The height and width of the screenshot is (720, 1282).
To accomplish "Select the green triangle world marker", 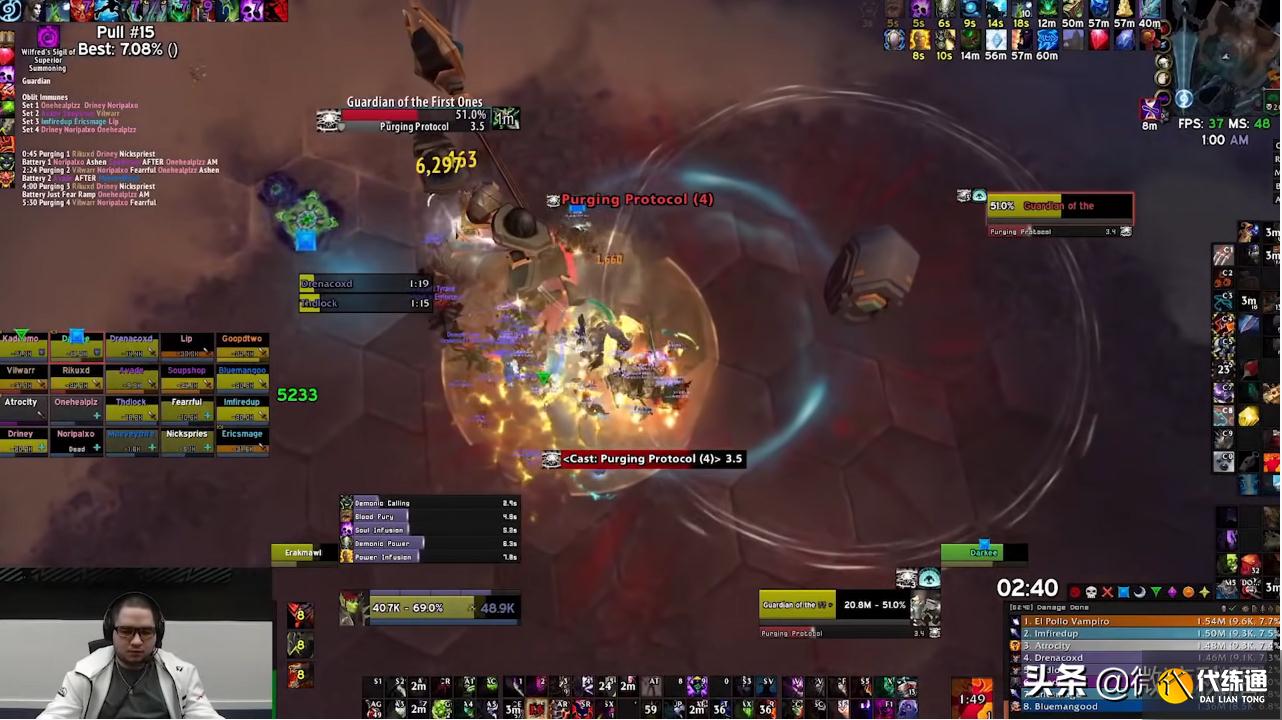I will [1156, 592].
